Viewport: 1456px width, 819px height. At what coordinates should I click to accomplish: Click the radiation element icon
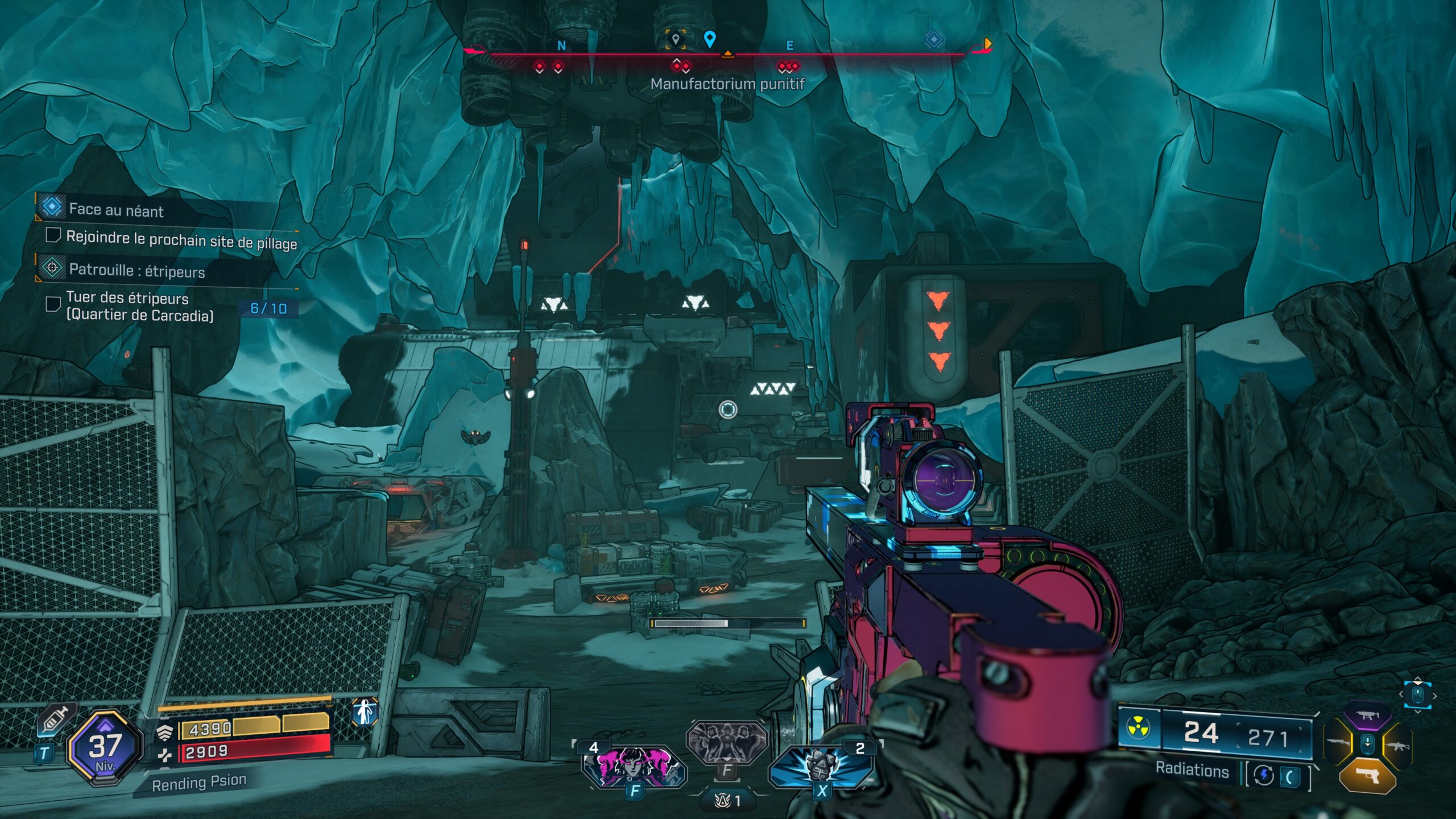coord(1139,729)
